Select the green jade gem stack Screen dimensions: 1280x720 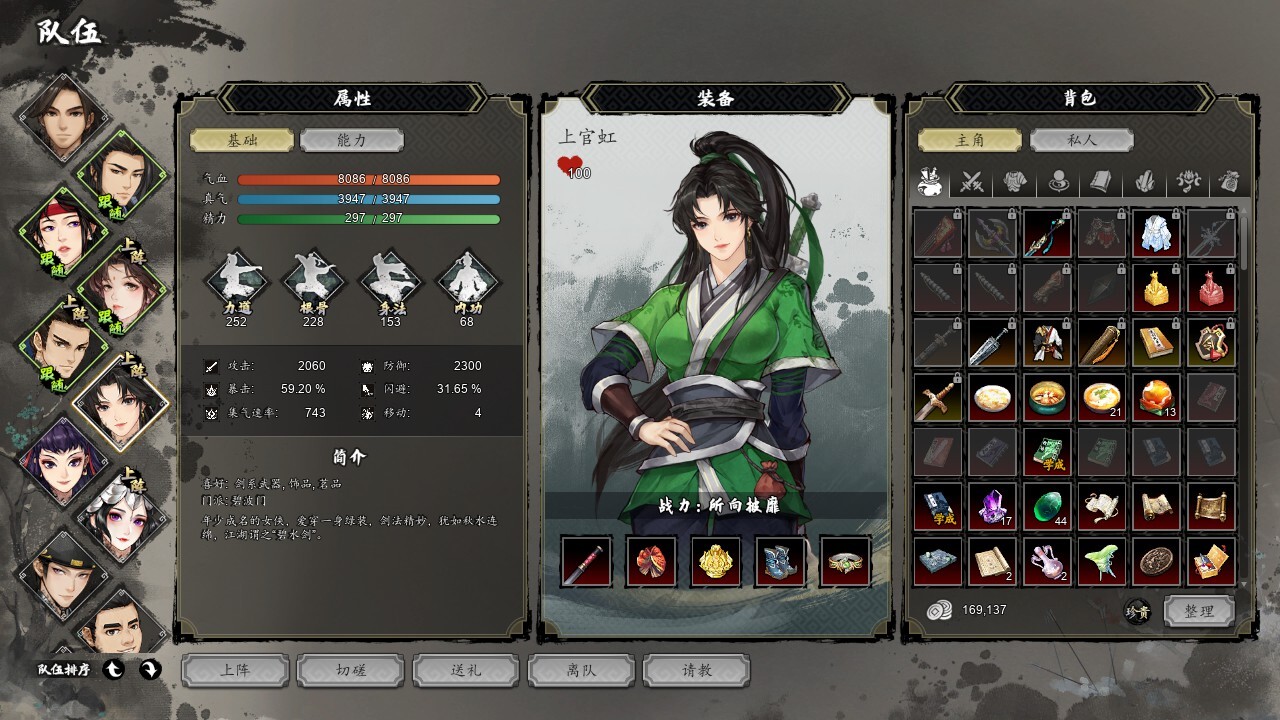[x=1047, y=507]
